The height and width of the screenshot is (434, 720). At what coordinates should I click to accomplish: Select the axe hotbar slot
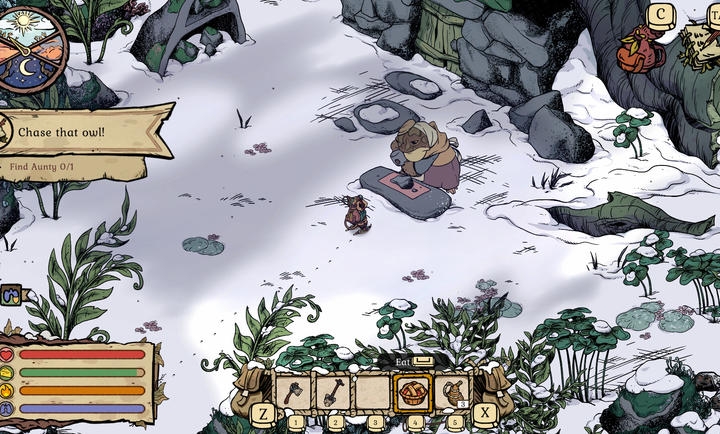(x=294, y=392)
